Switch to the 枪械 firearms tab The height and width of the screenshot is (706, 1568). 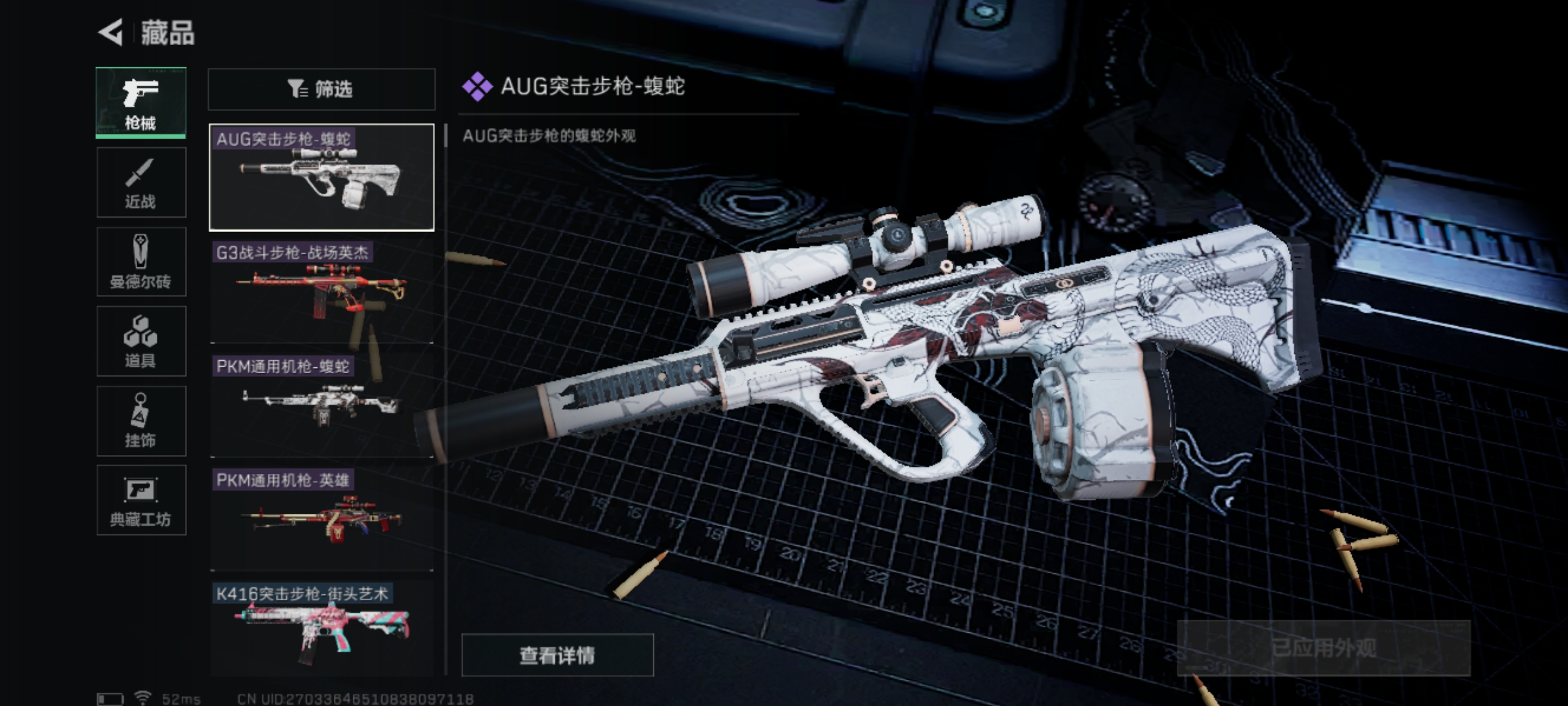coord(140,103)
